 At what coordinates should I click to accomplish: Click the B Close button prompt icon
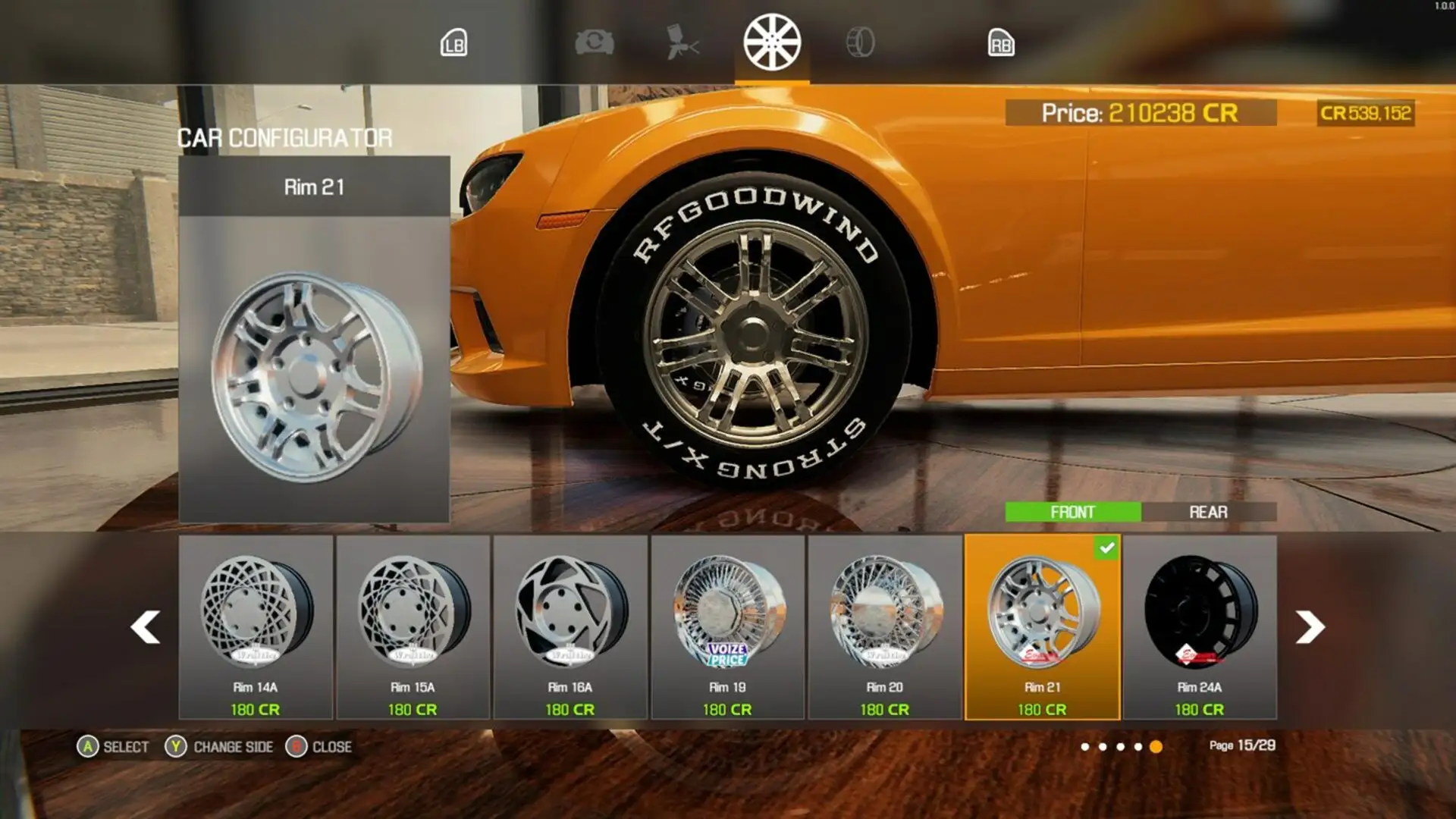pyautogui.click(x=298, y=746)
